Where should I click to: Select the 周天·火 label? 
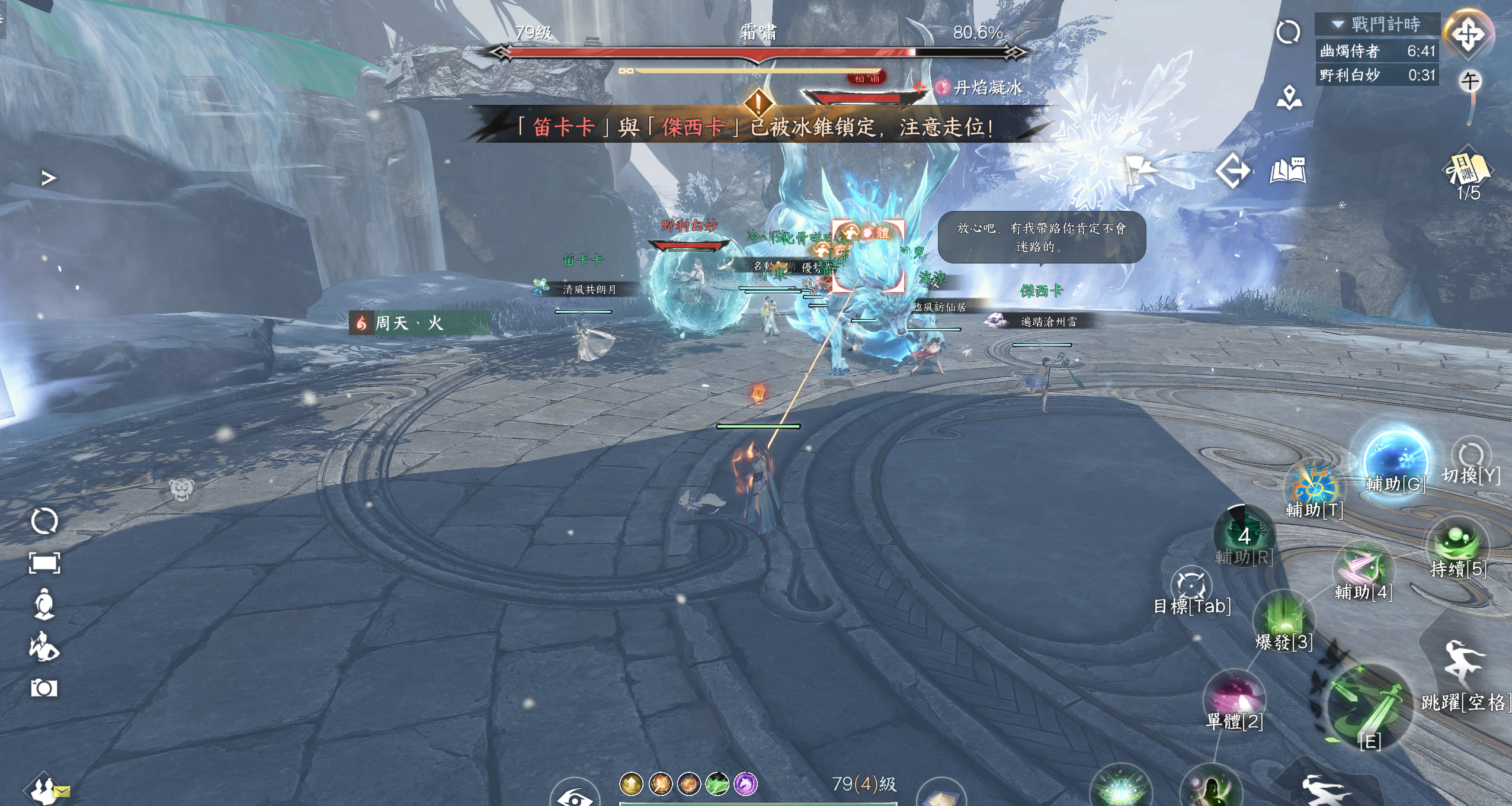coord(409,323)
